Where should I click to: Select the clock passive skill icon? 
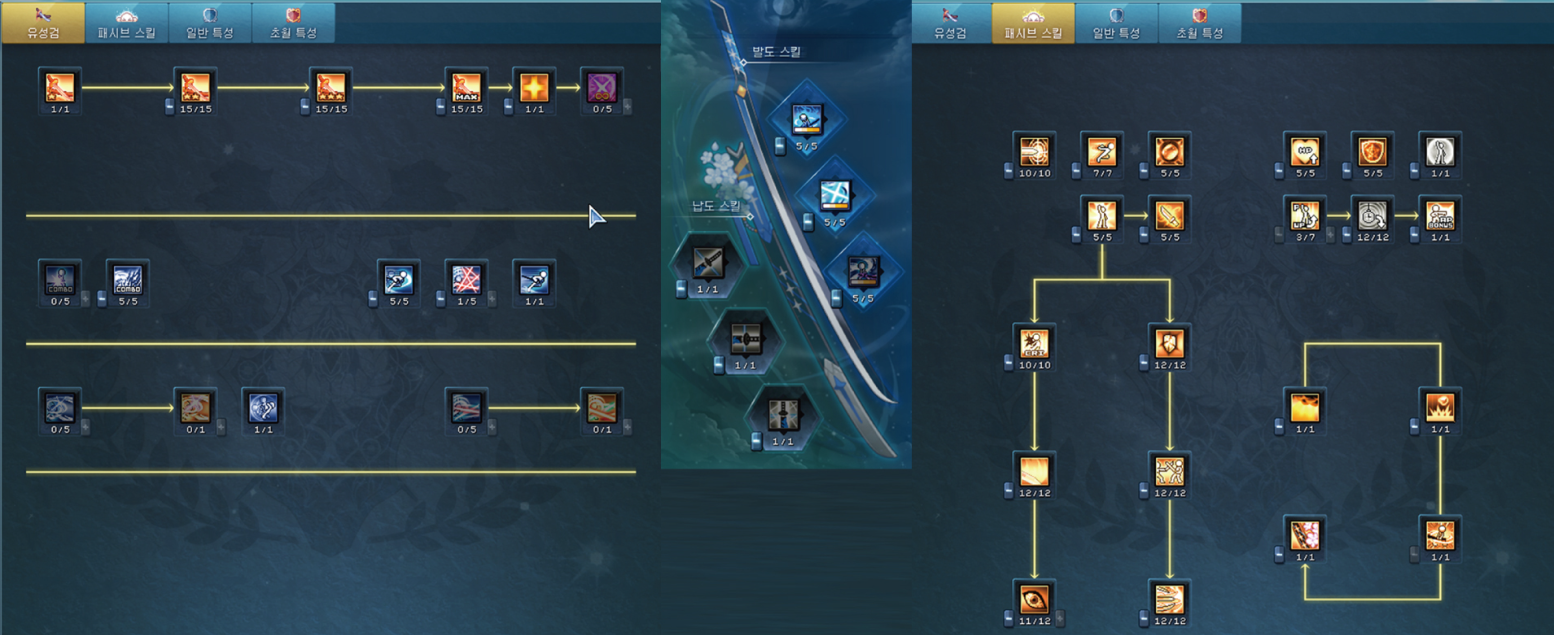1373,215
